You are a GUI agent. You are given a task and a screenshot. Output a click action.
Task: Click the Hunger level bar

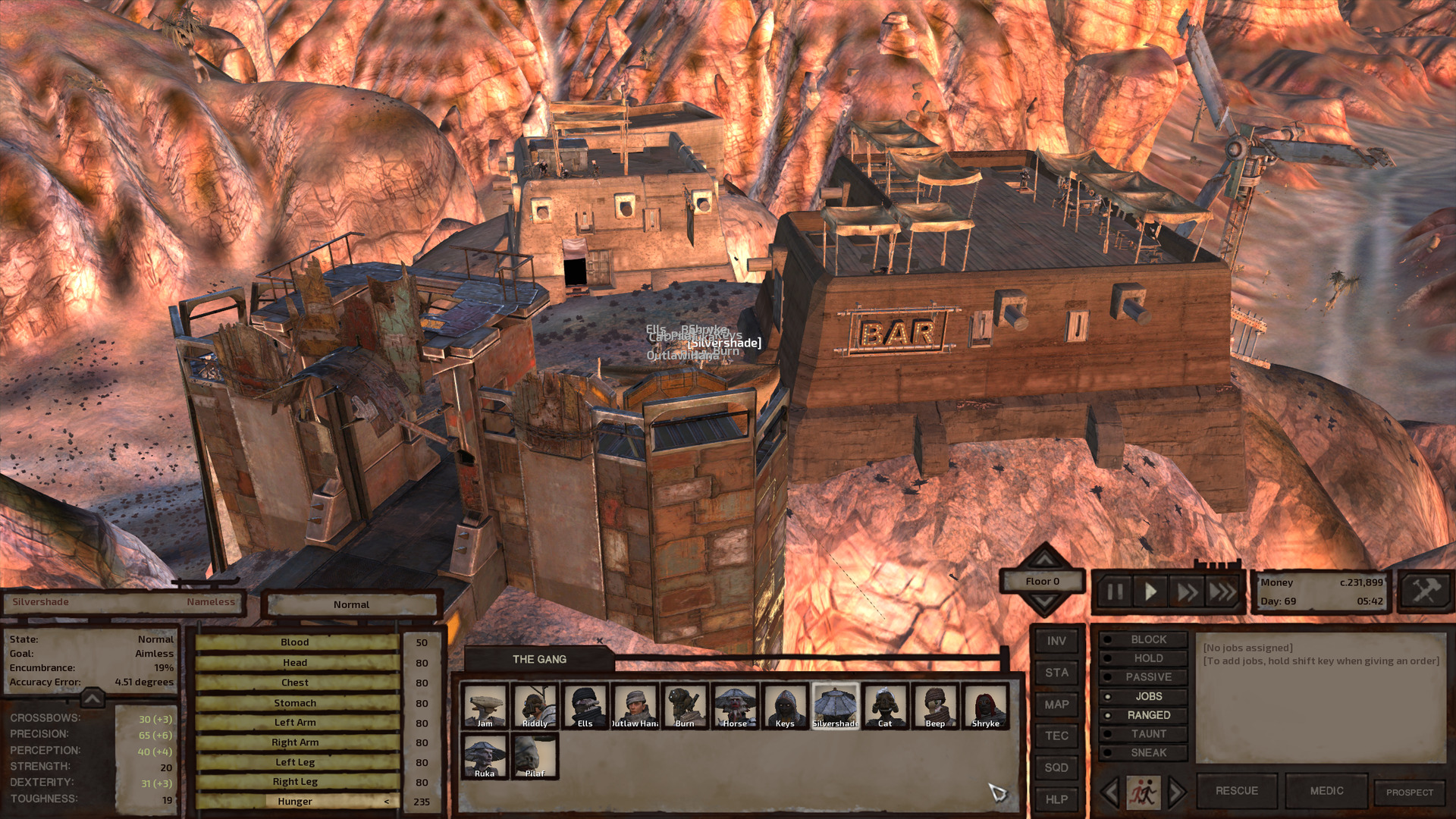pos(295,801)
